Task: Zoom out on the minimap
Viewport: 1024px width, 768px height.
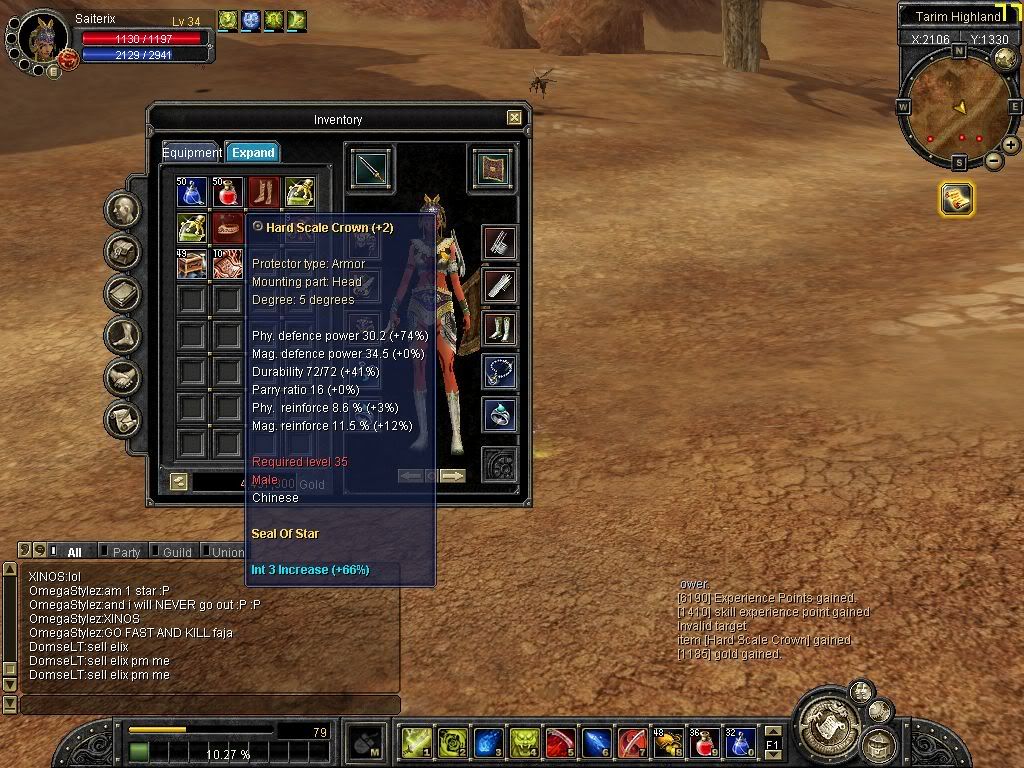Action: 993,161
